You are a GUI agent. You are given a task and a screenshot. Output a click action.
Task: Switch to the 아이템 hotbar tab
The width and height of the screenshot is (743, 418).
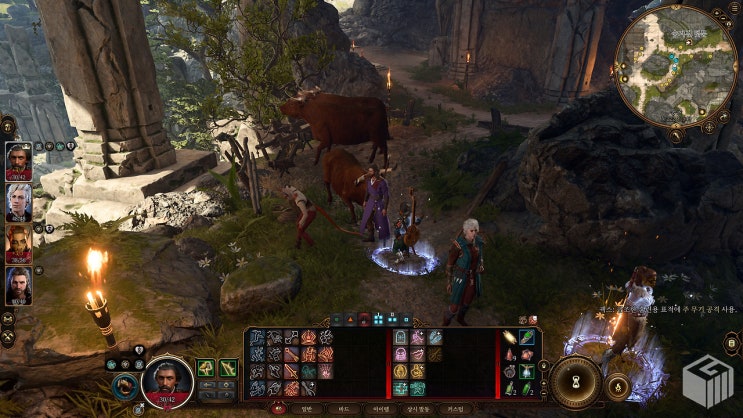coord(381,409)
